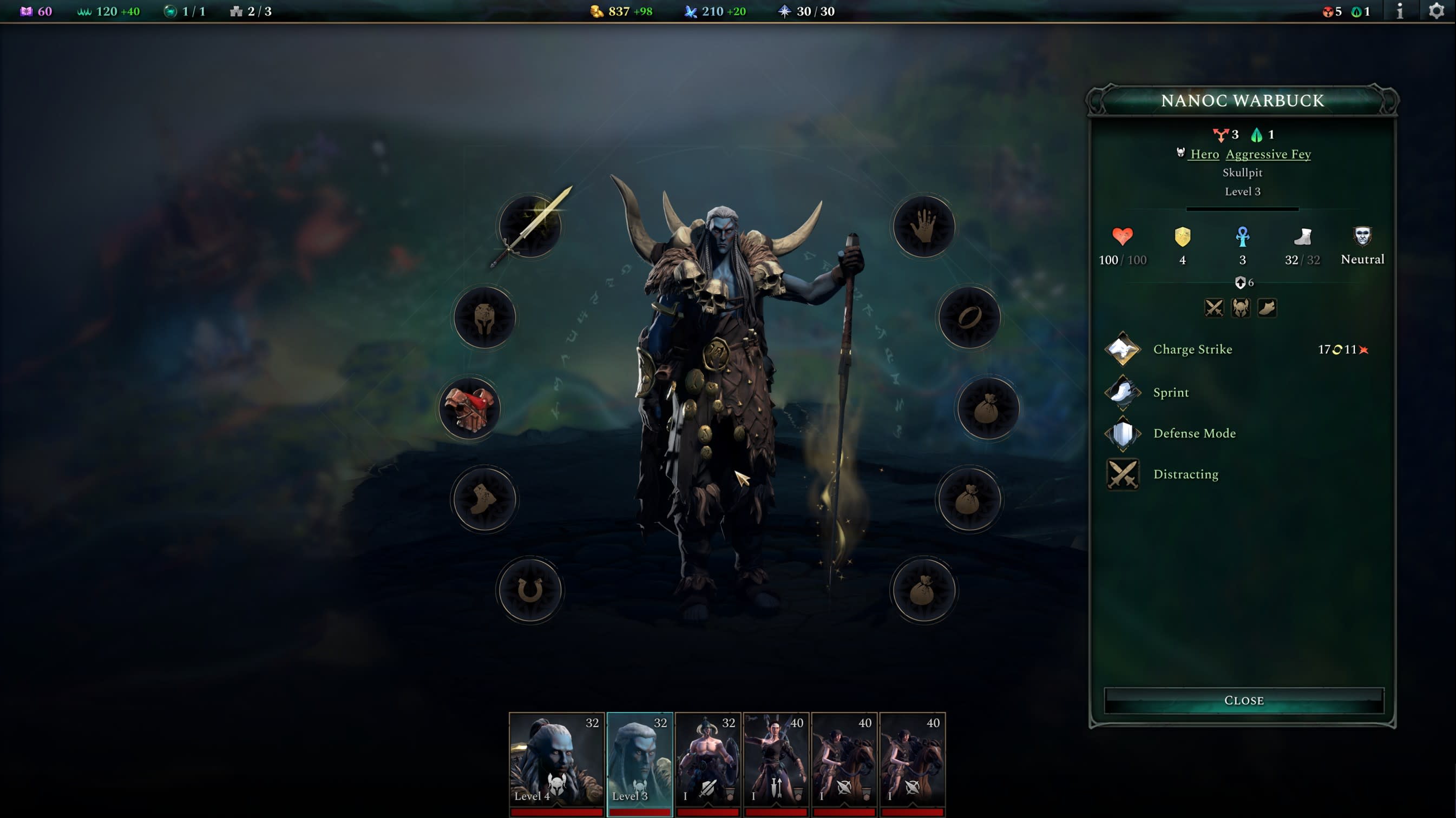Choose the empty boots equipment slot
Image resolution: width=1456 pixels, height=818 pixels.
click(484, 499)
